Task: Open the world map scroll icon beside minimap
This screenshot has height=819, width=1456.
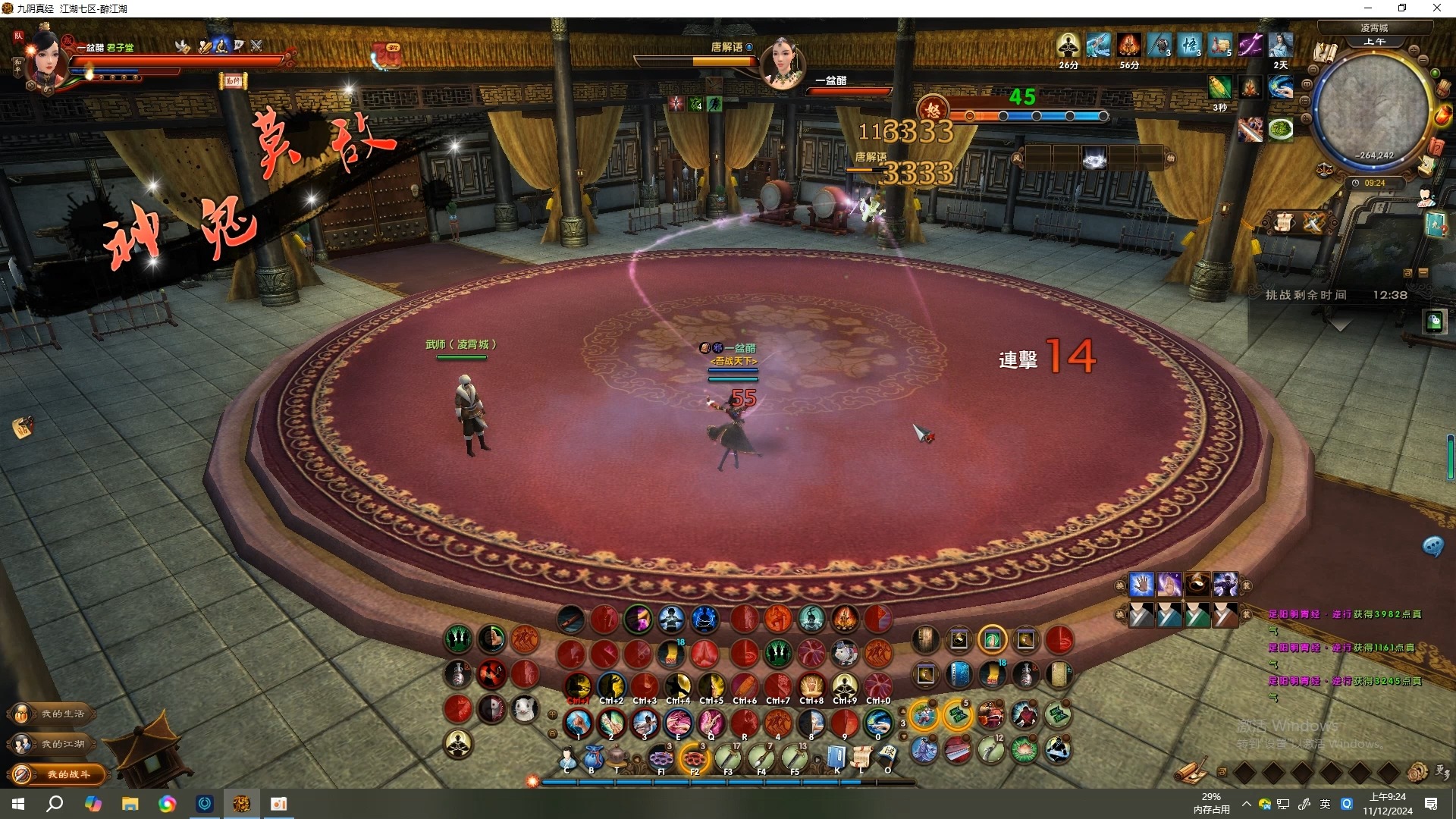Action: pyautogui.click(x=1326, y=52)
